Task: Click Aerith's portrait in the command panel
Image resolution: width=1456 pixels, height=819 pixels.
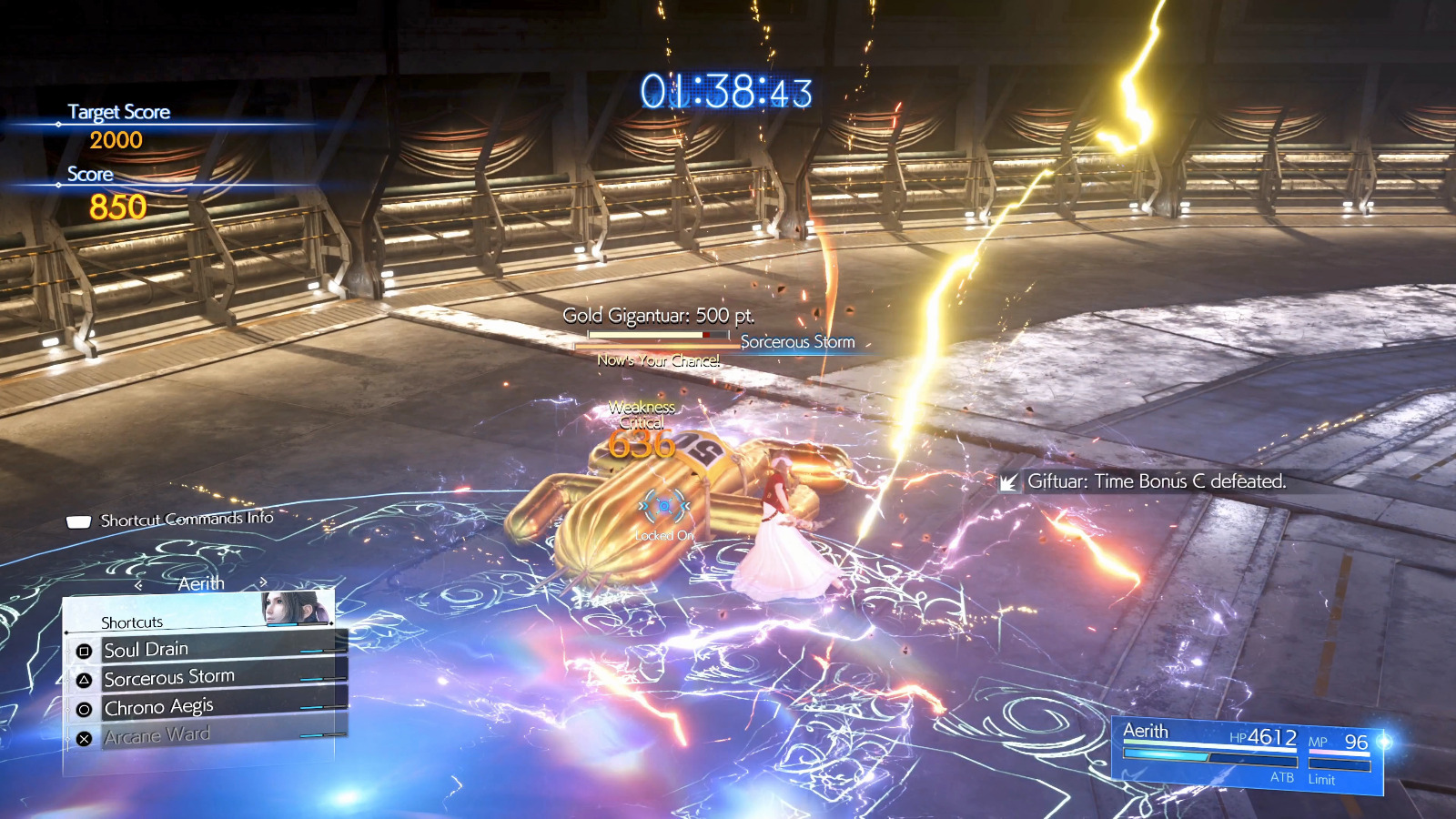Action: pyautogui.click(x=296, y=608)
